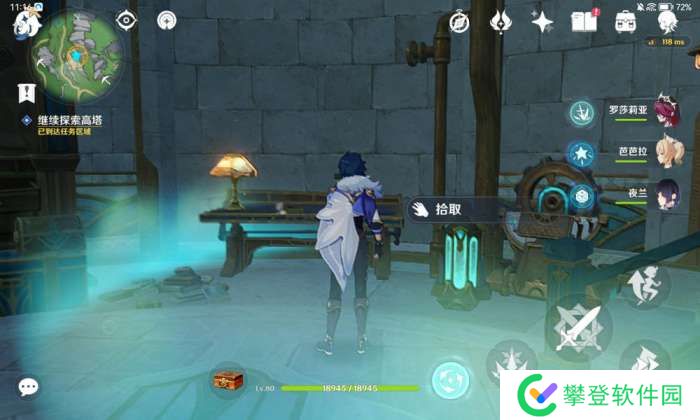Open the compass events icon
Image resolution: width=700 pixels, height=420 pixels.
click(x=459, y=21)
